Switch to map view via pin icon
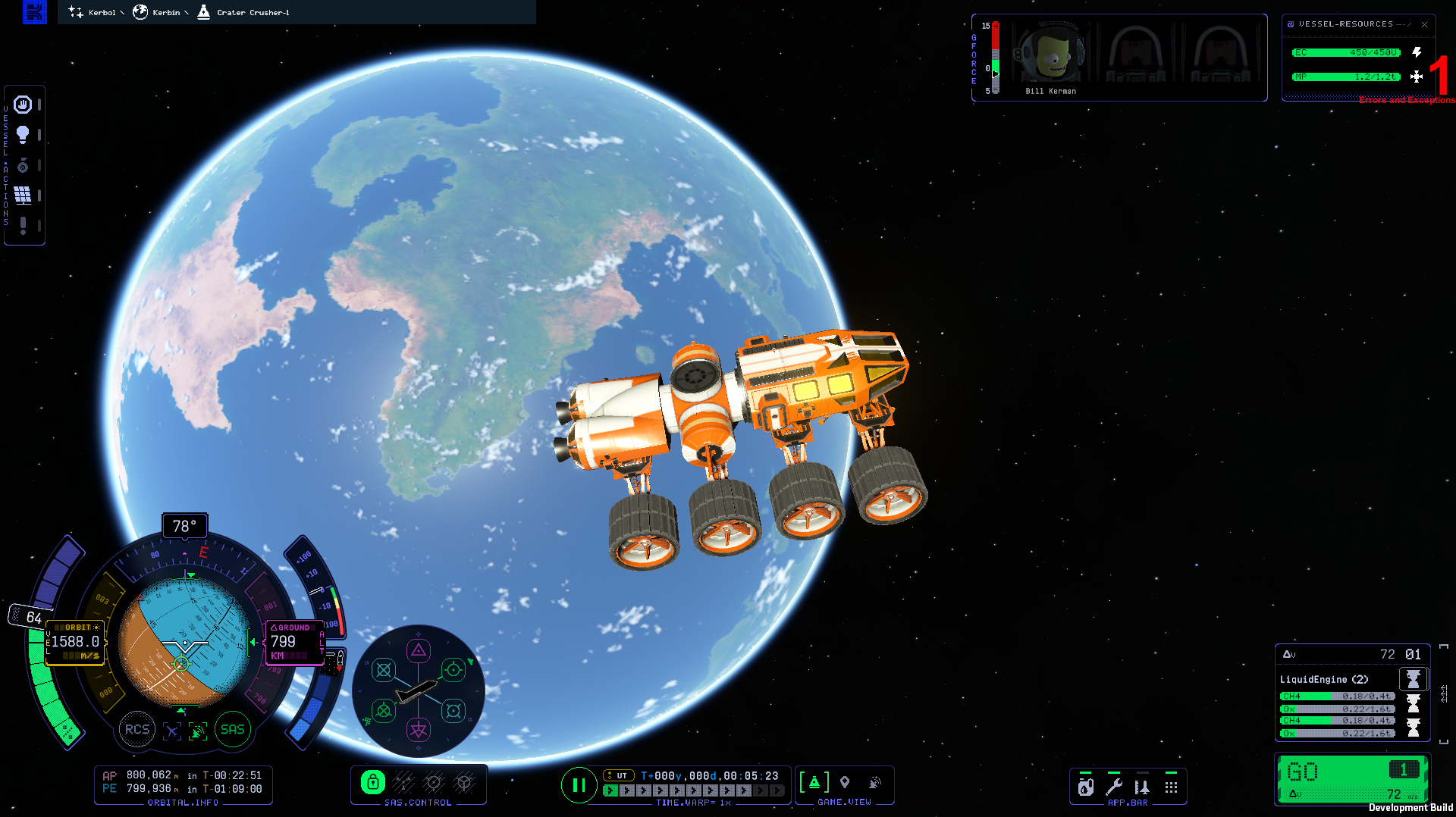The width and height of the screenshot is (1456, 817). click(845, 782)
